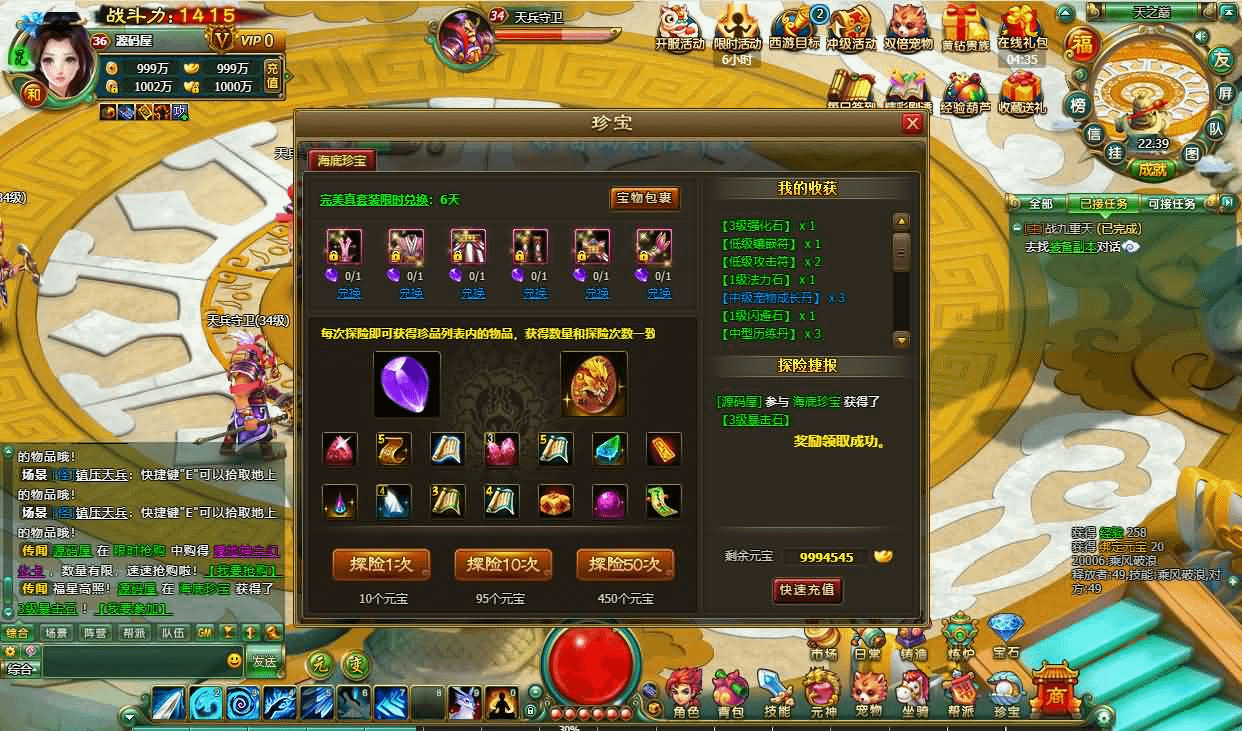Show the 全部 quest list tab
The width and height of the screenshot is (1242, 731).
1040,203
